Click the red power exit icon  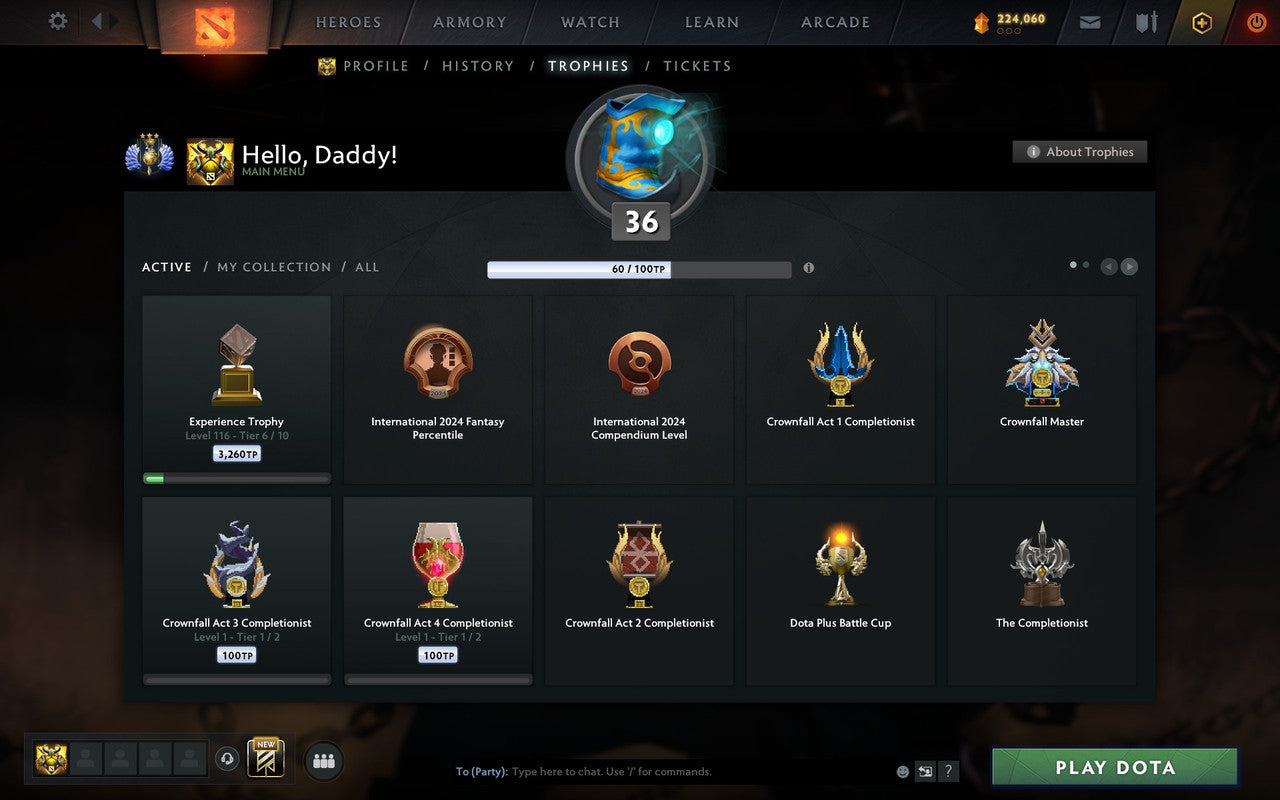(1256, 21)
